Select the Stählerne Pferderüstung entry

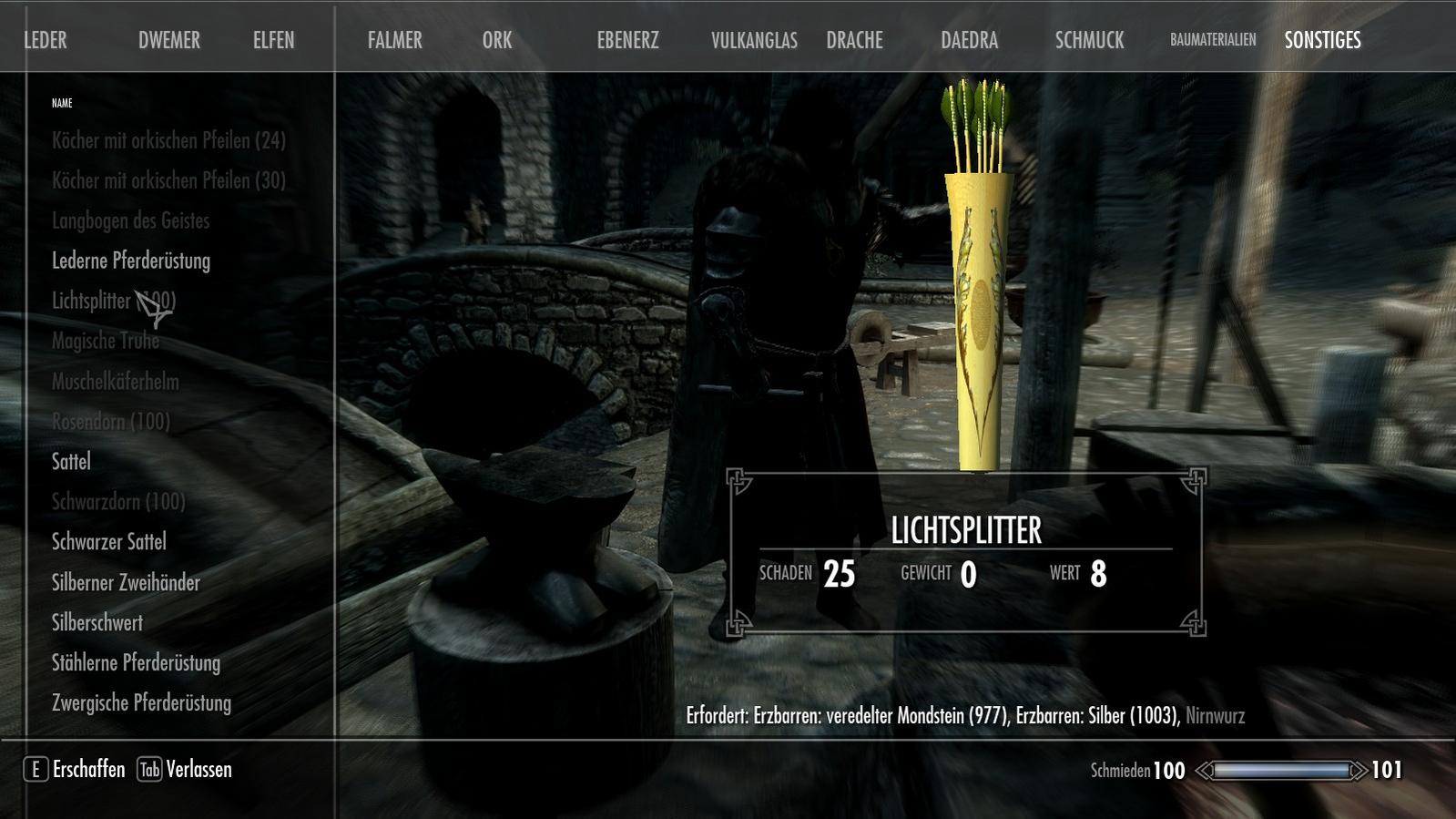(136, 662)
